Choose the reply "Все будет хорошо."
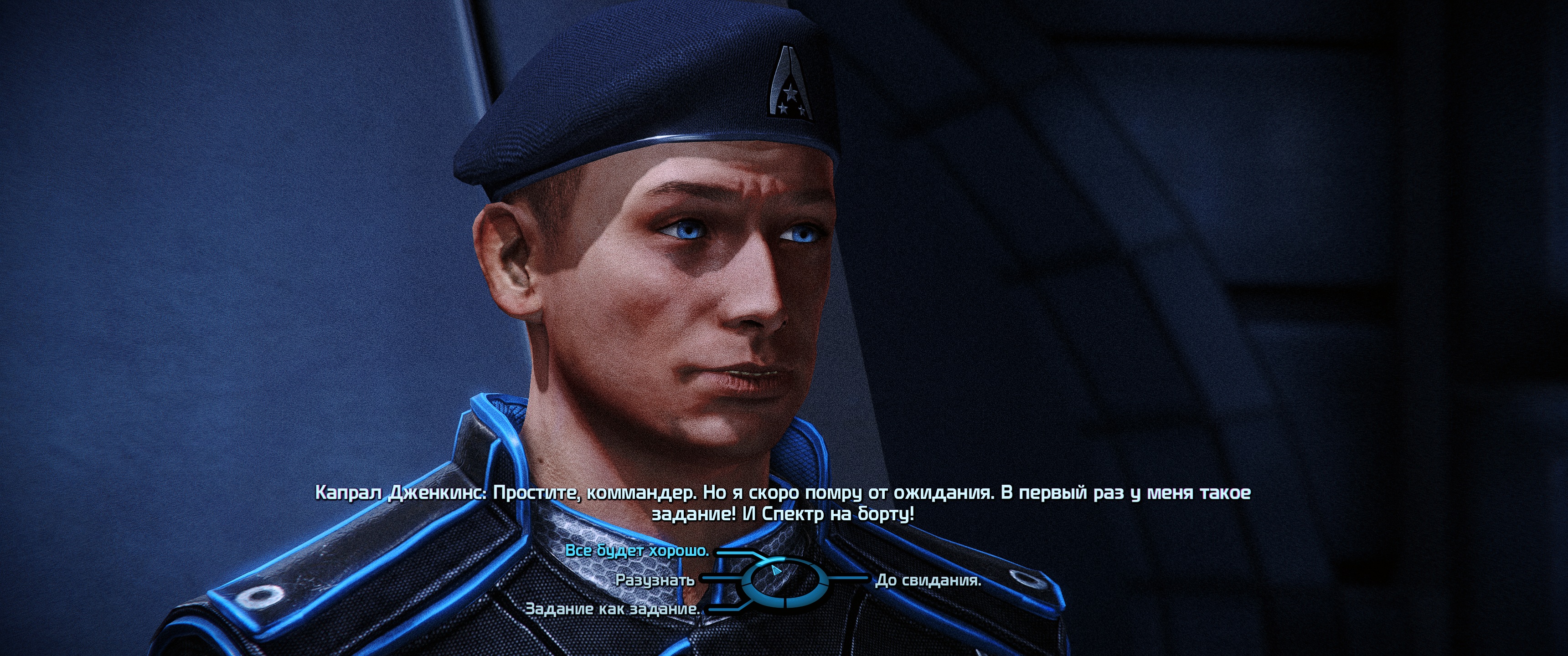1568x656 pixels. coord(637,551)
